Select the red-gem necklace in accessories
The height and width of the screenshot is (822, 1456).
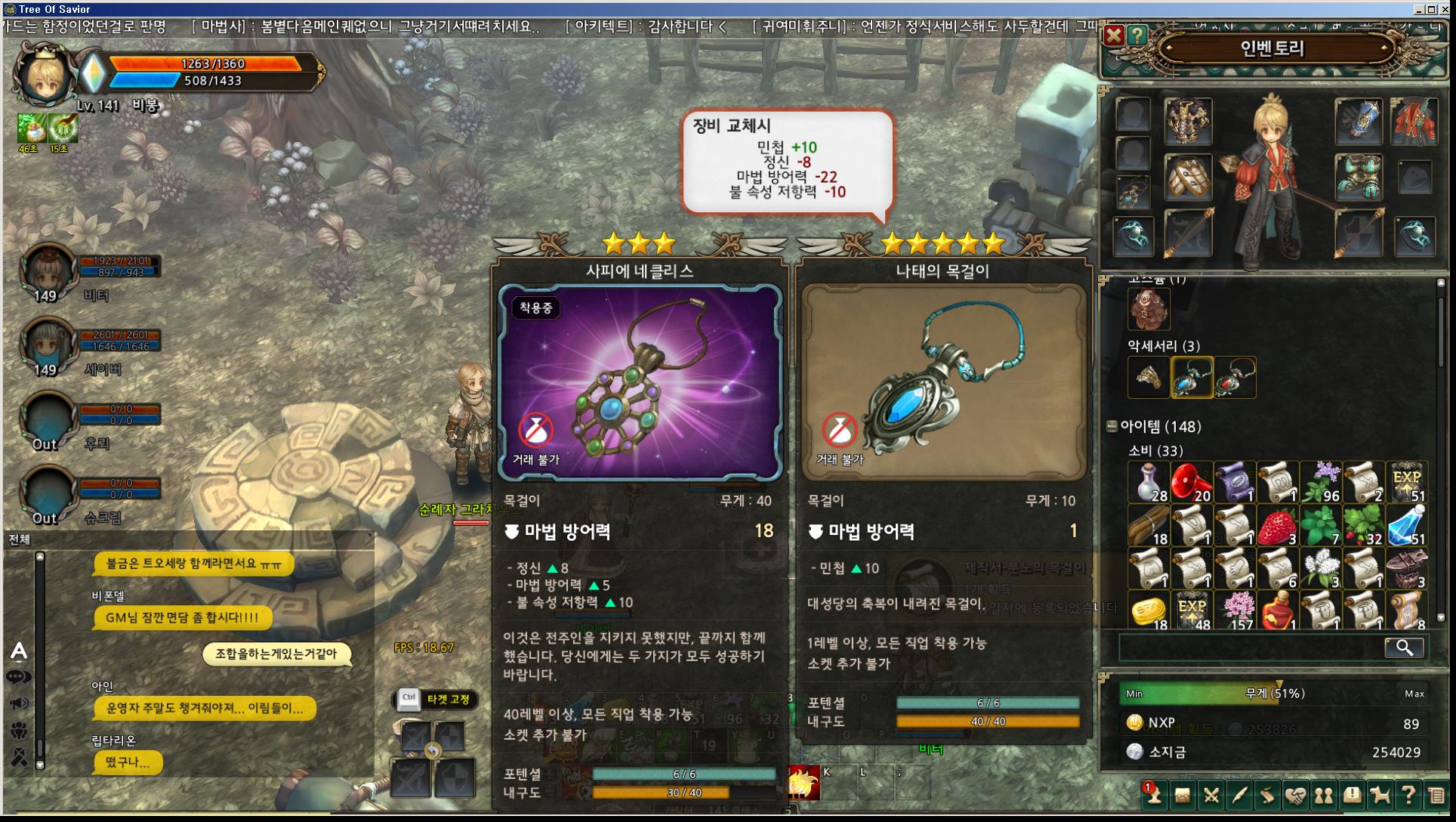[1235, 377]
